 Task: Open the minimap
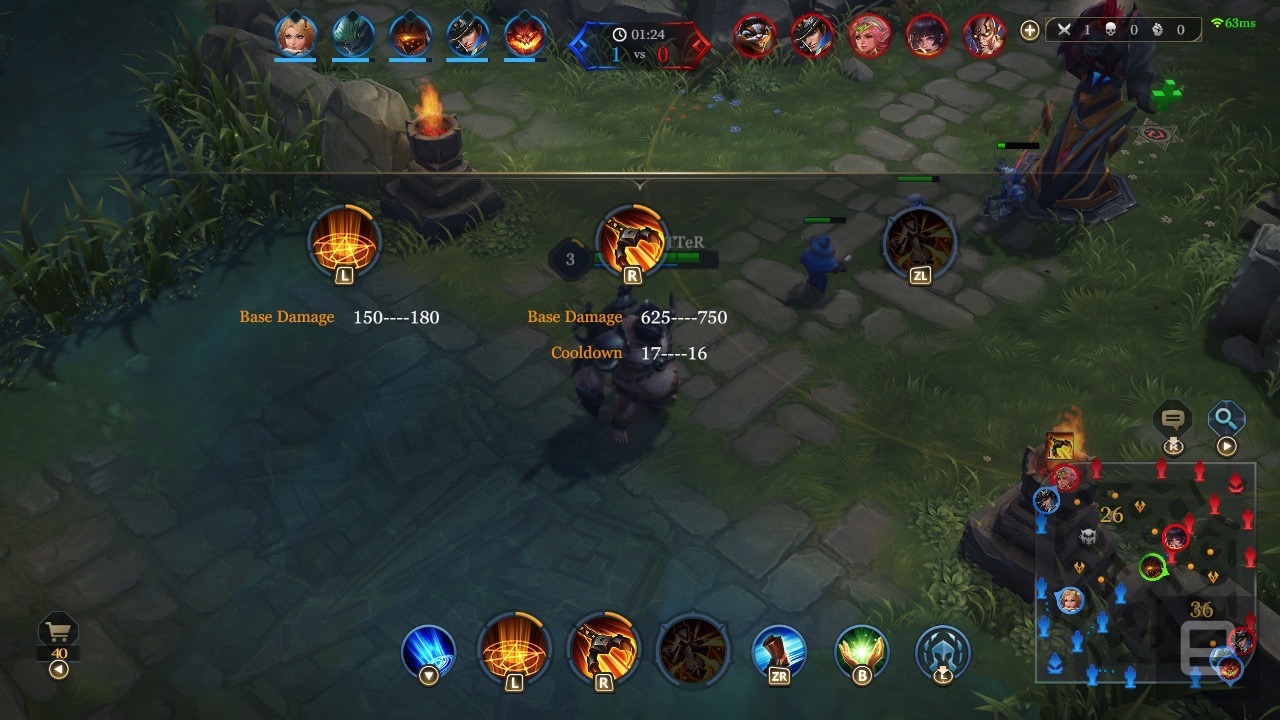[x=1145, y=572]
